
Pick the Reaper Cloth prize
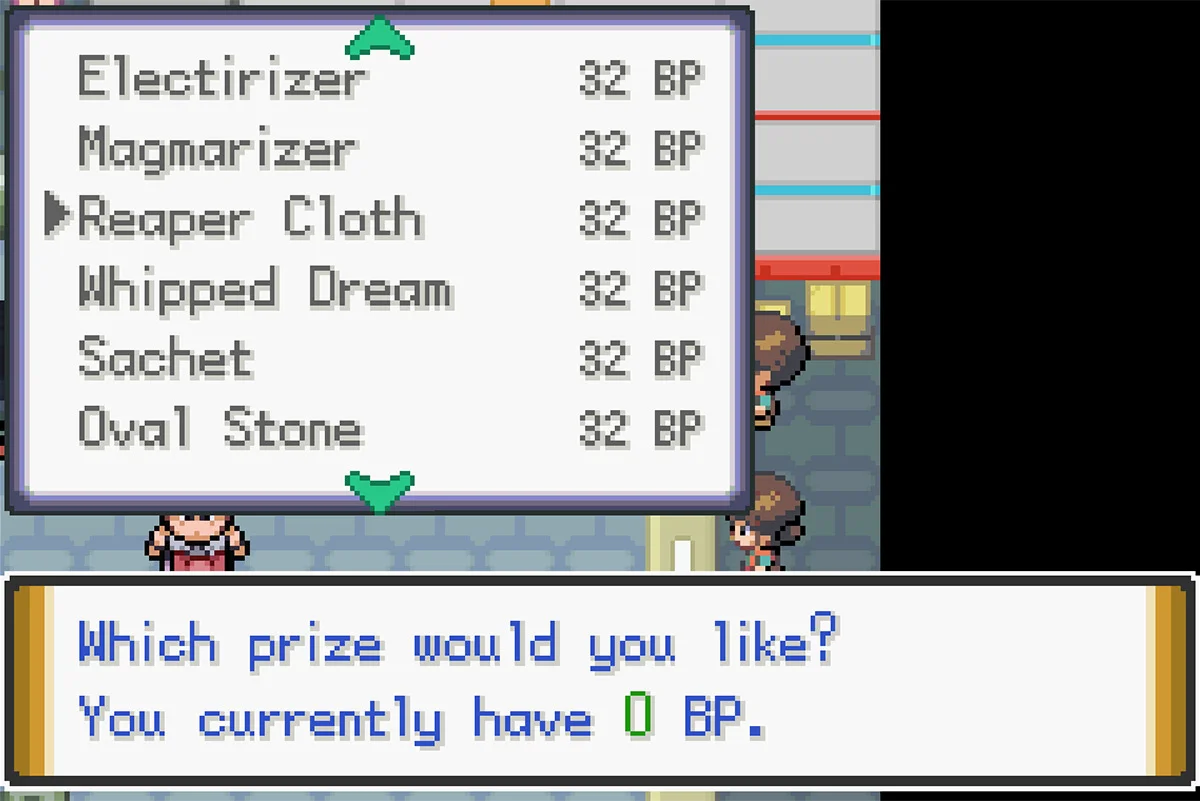[x=250, y=219]
